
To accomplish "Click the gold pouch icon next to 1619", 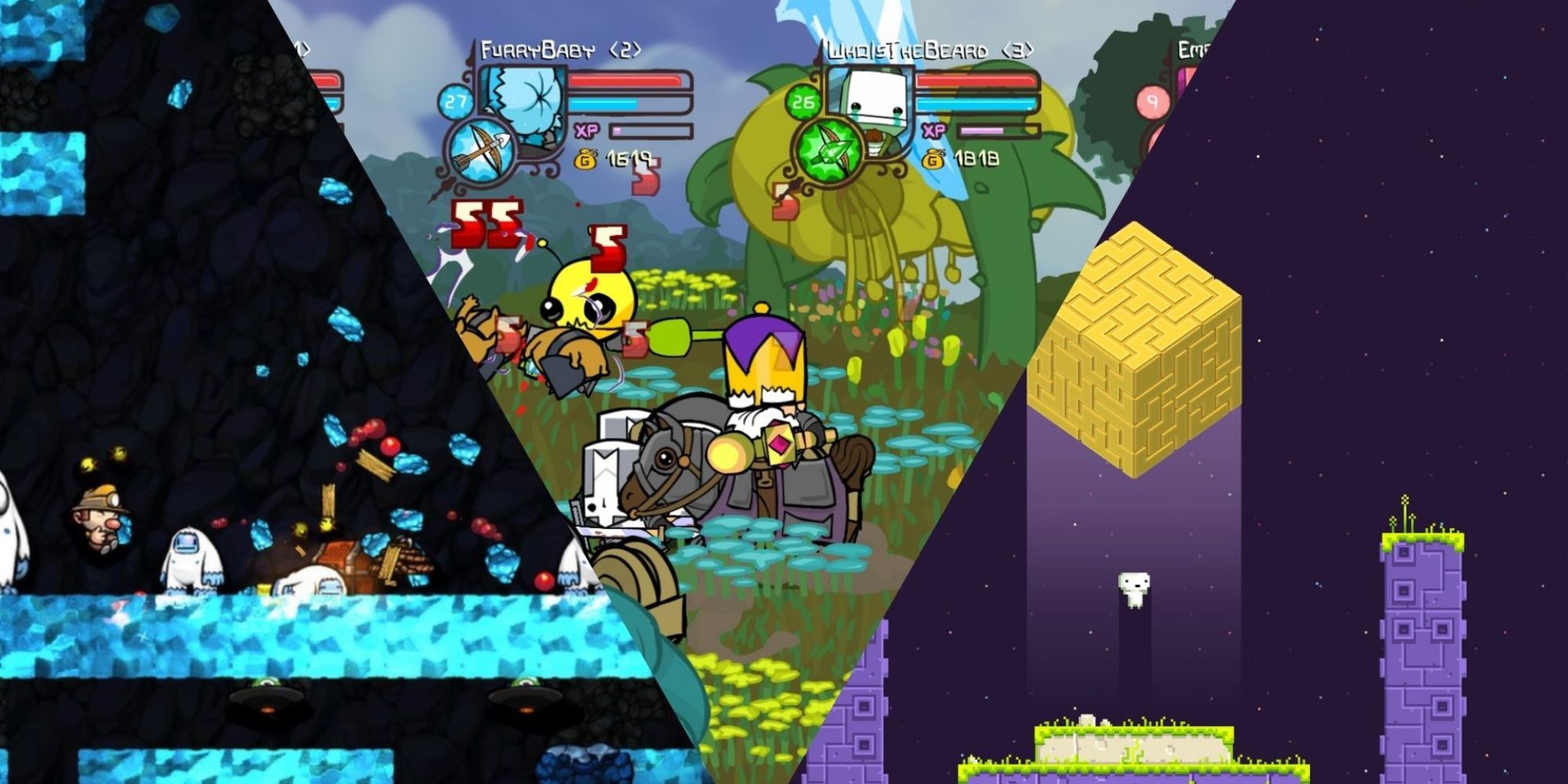I will click(x=586, y=160).
